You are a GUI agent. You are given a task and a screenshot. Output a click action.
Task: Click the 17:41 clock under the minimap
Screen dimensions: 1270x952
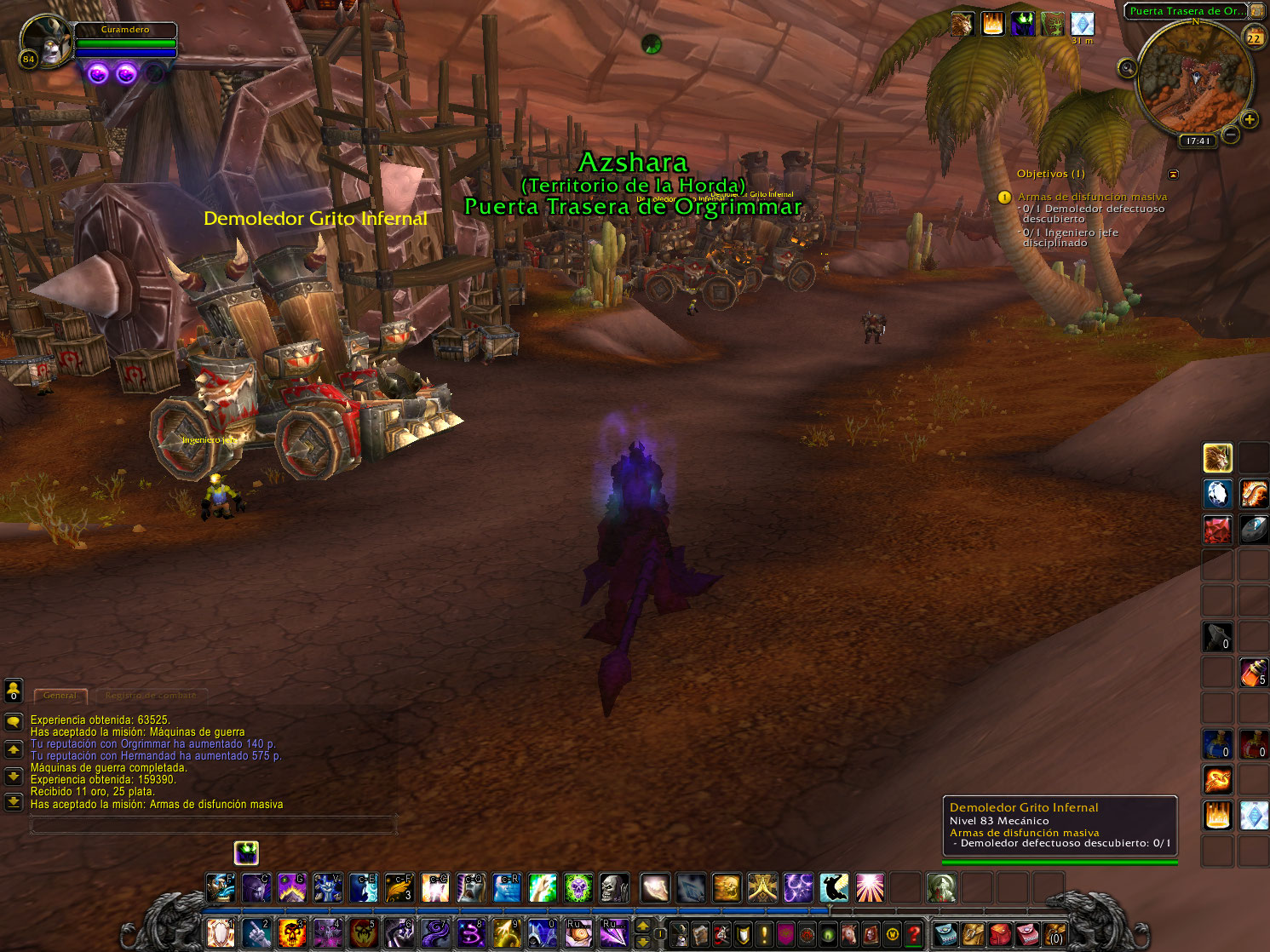[1198, 142]
